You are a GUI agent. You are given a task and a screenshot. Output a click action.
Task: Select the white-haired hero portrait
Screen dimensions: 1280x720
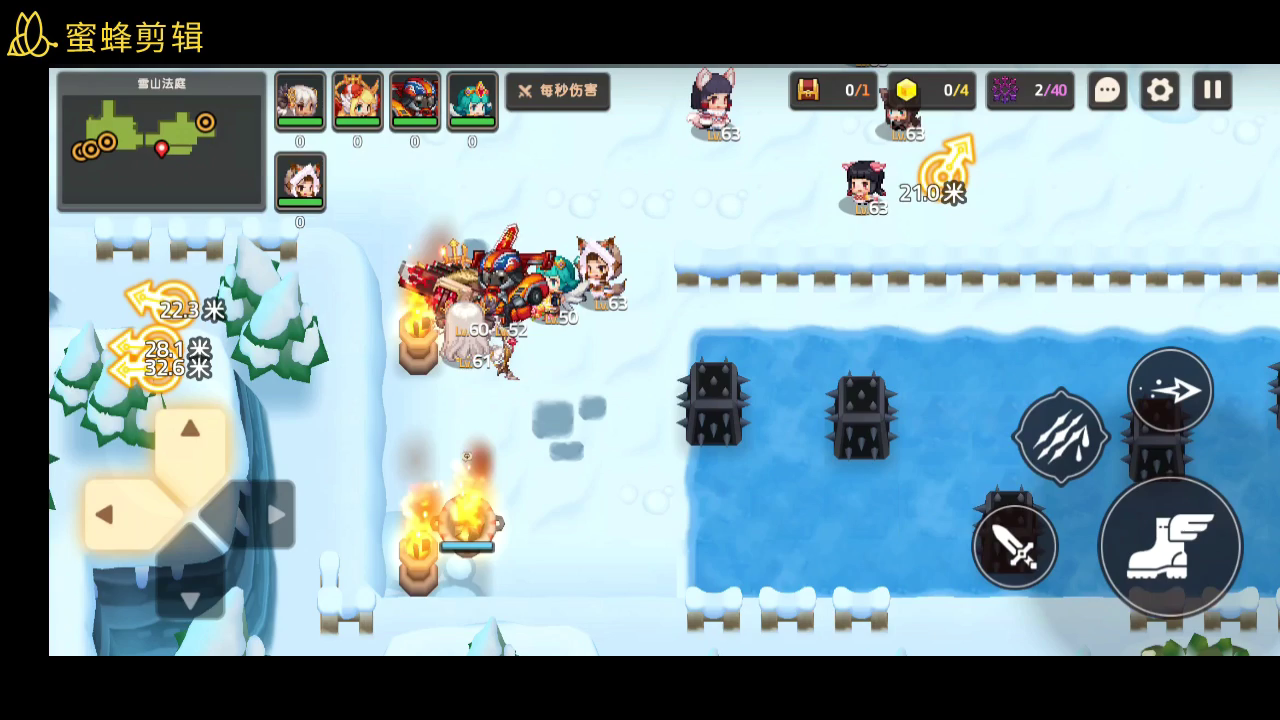tap(300, 101)
